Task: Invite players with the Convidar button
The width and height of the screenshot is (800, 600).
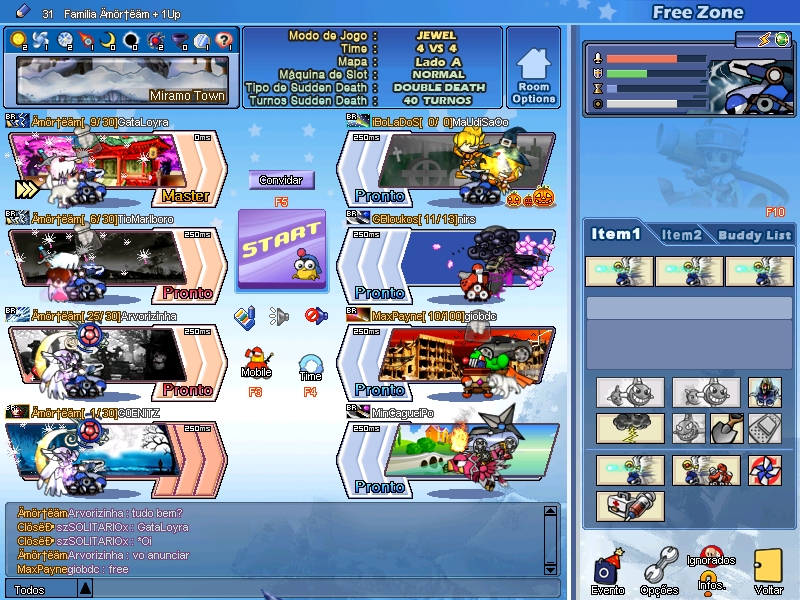Action: [280, 180]
